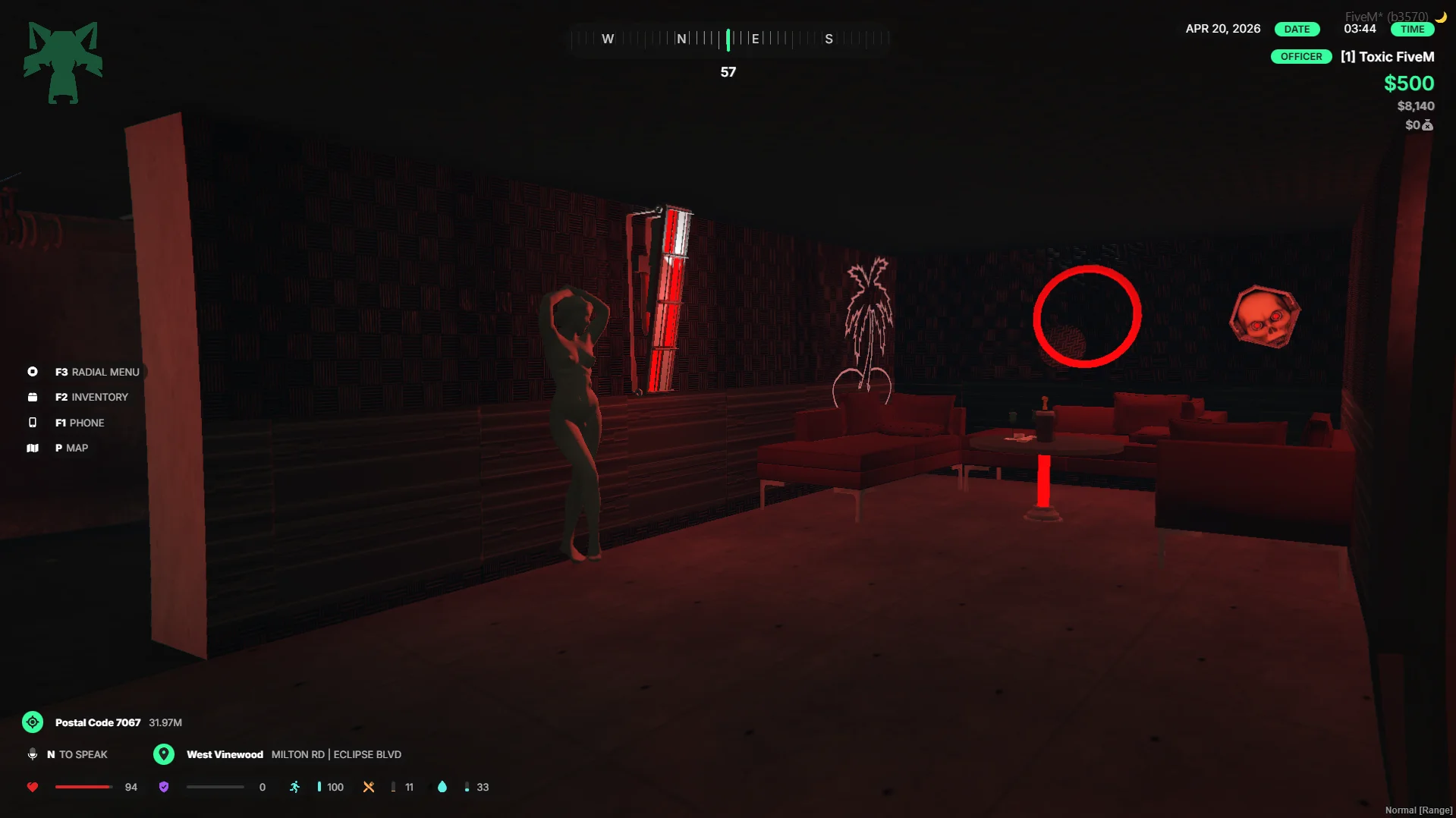Open the Phone entry
The width and height of the screenshot is (1456, 818).
coord(79,423)
